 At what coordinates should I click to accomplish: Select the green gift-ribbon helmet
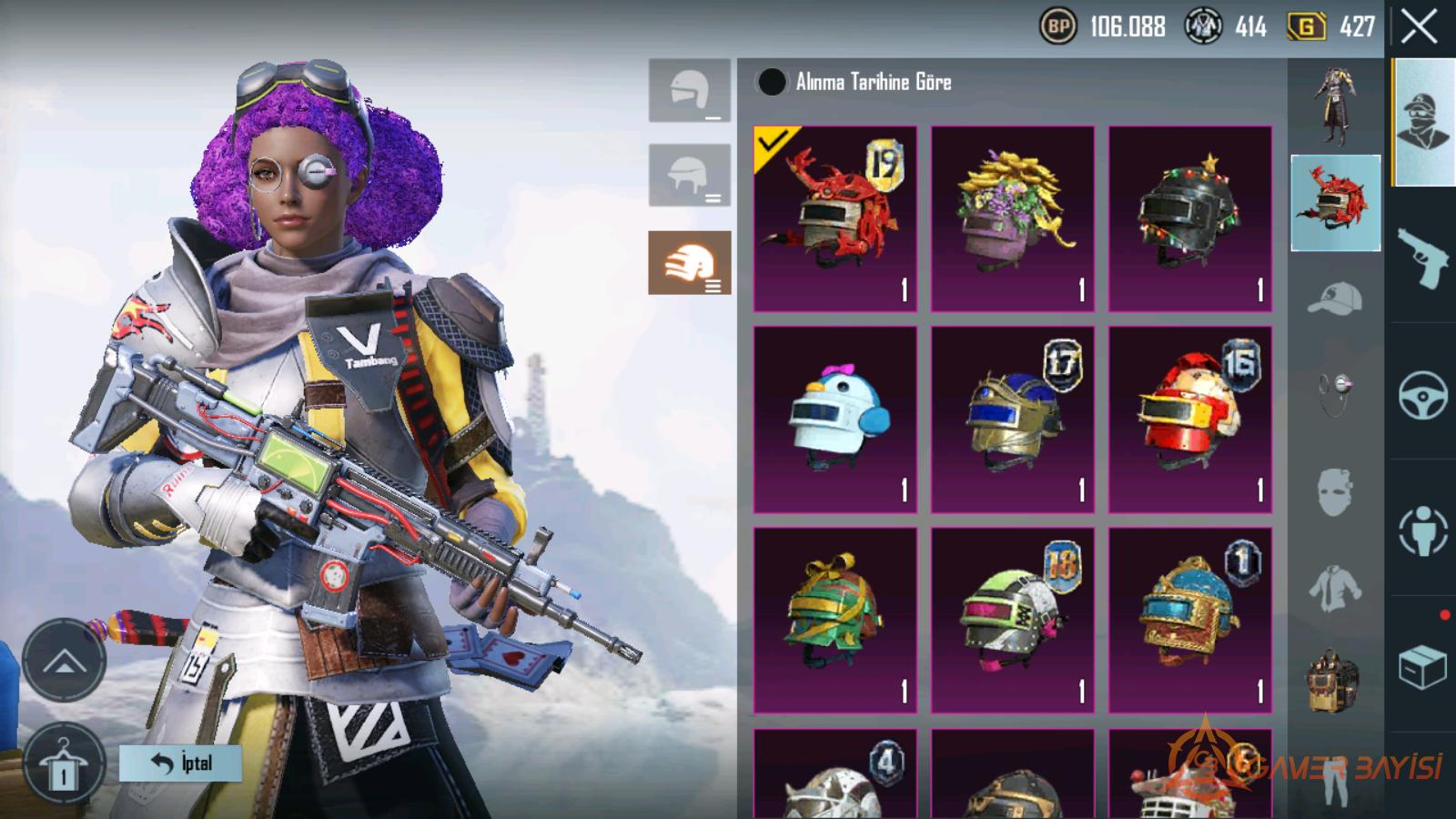coord(835,620)
